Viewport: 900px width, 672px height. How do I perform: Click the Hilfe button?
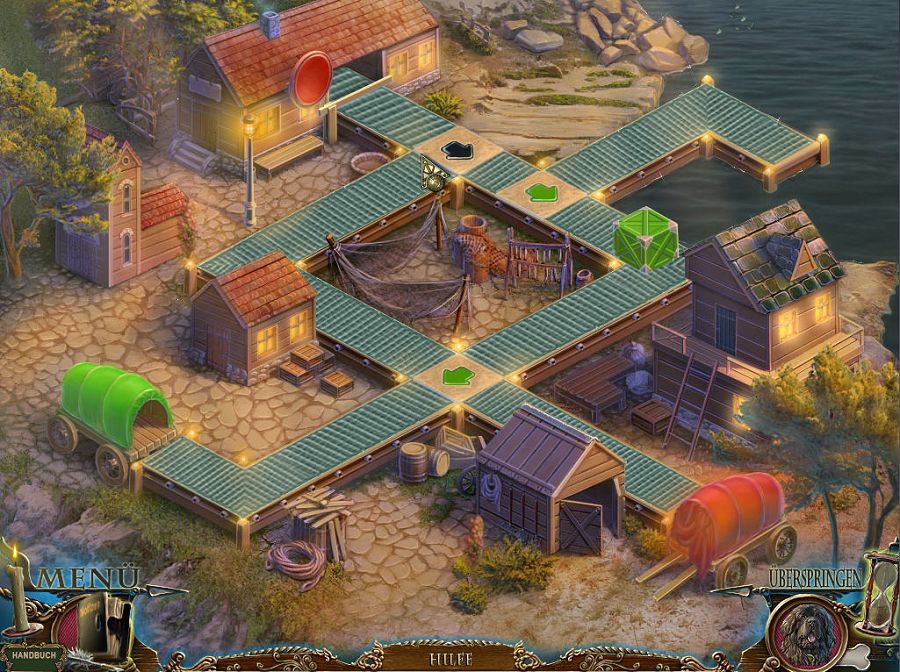452,659
